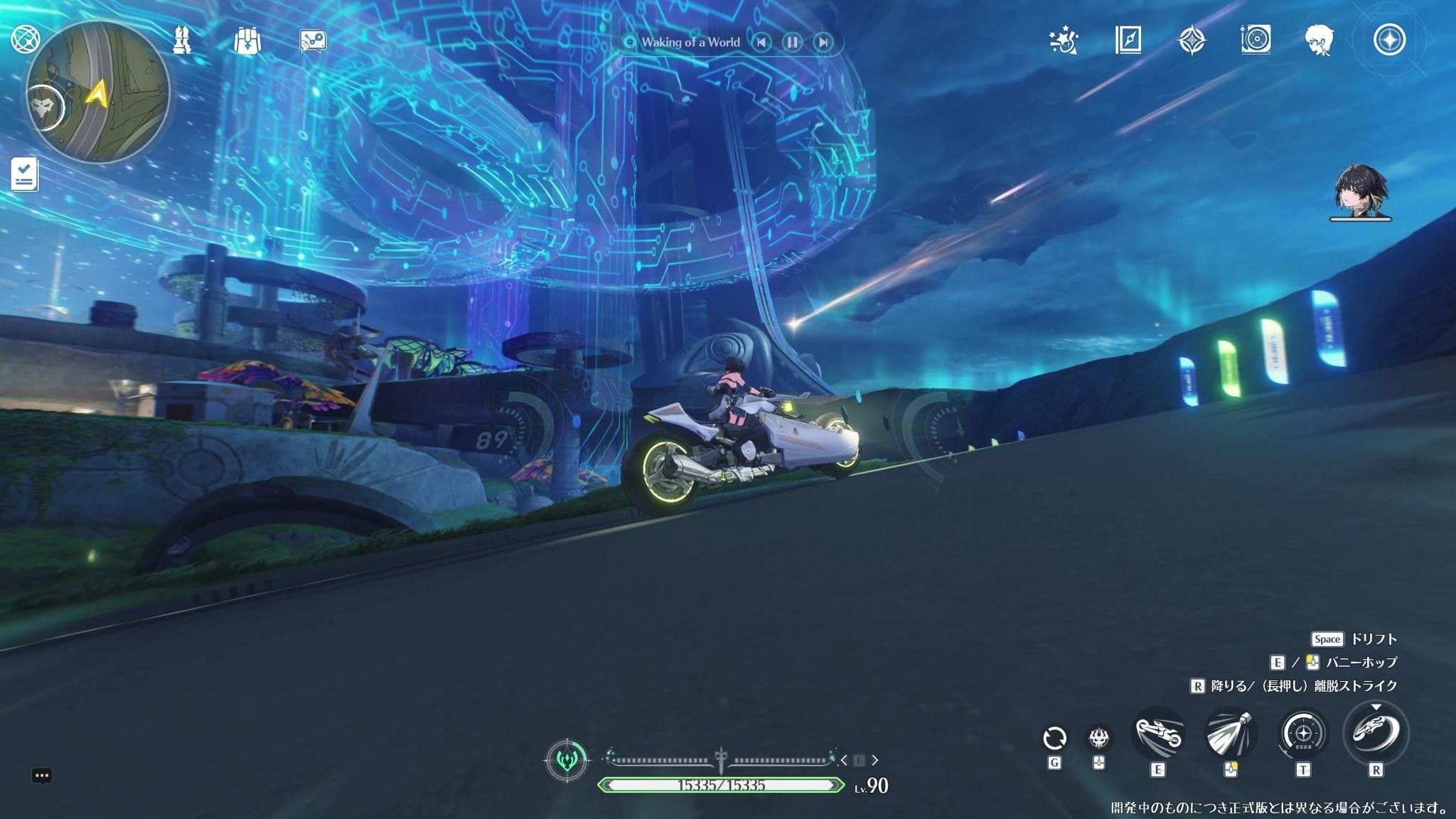
Task: Open the character profile head icon
Action: pyautogui.click(x=1319, y=41)
